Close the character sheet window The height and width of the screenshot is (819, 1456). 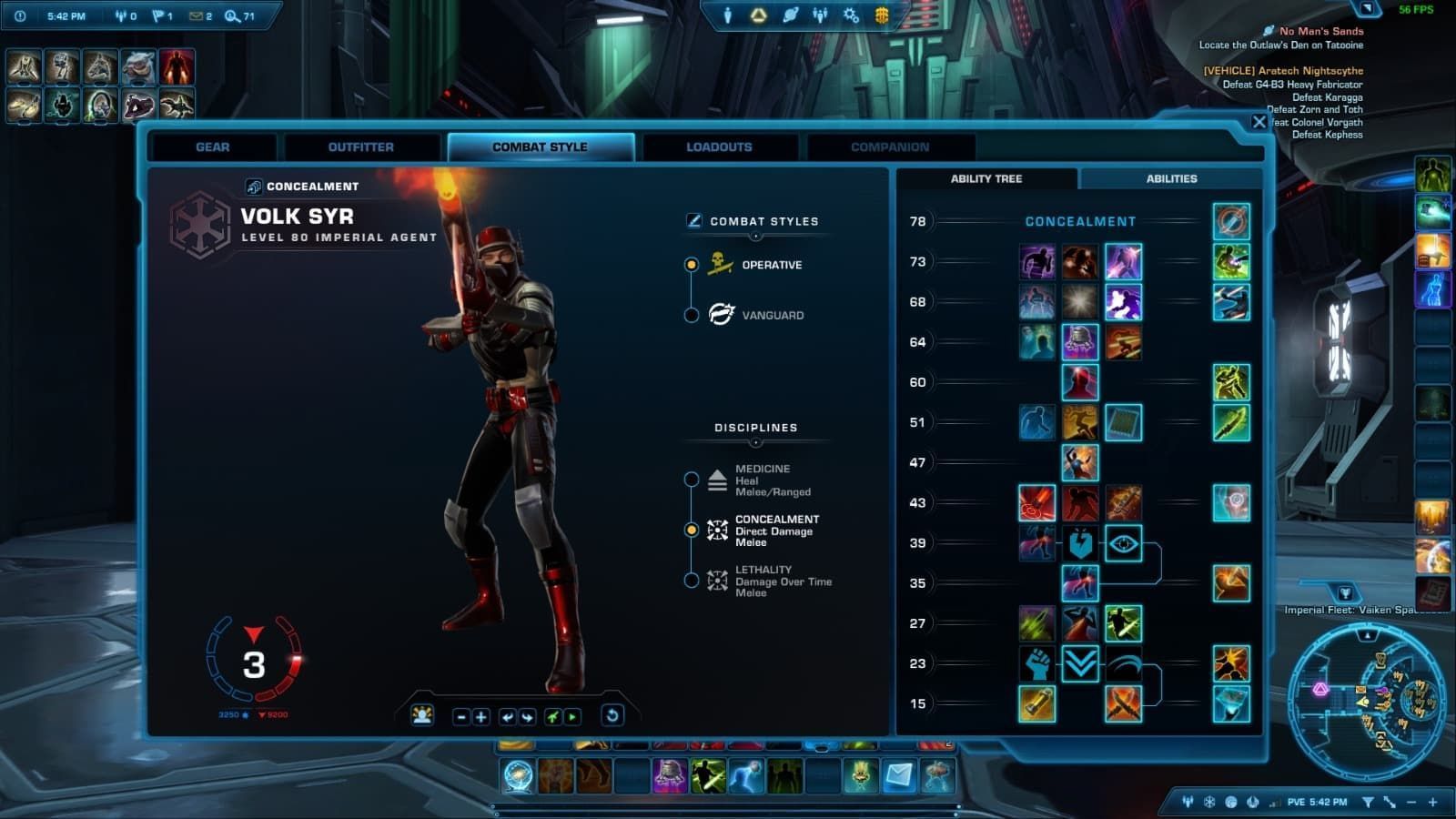1259,122
